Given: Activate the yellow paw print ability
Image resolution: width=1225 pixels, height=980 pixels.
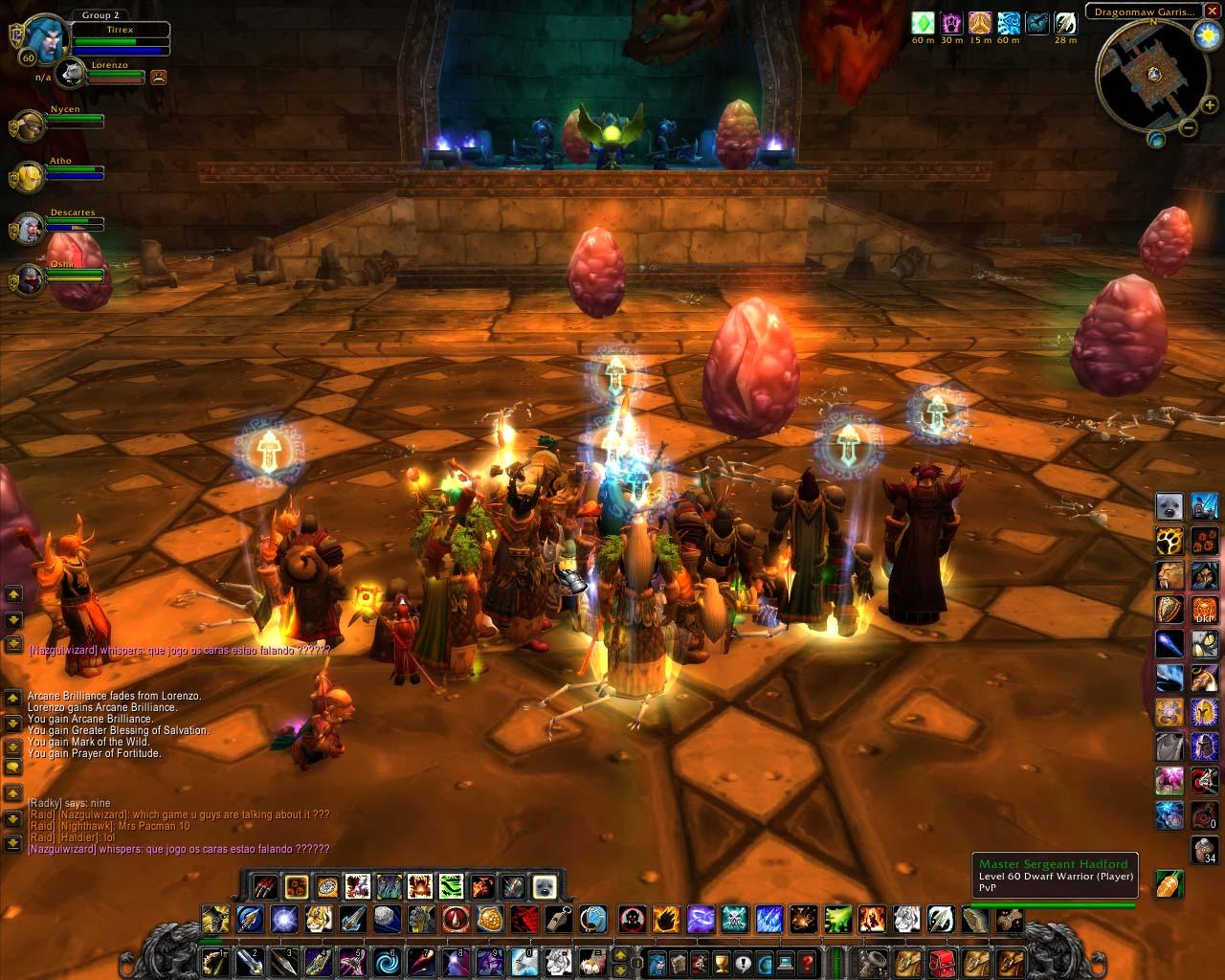Looking at the screenshot, I should pyautogui.click(x=1170, y=542).
